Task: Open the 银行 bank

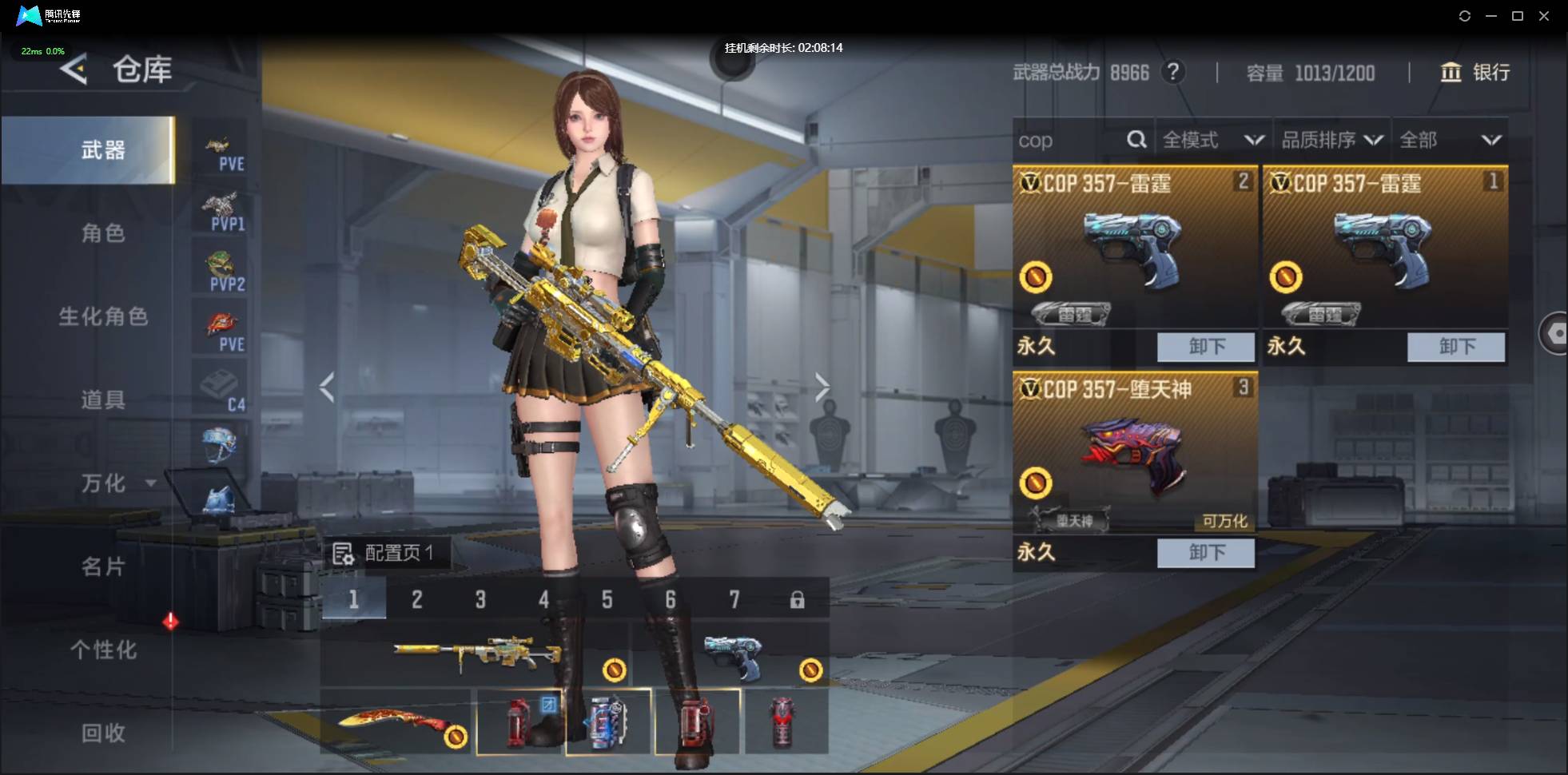Action: pos(1475,73)
